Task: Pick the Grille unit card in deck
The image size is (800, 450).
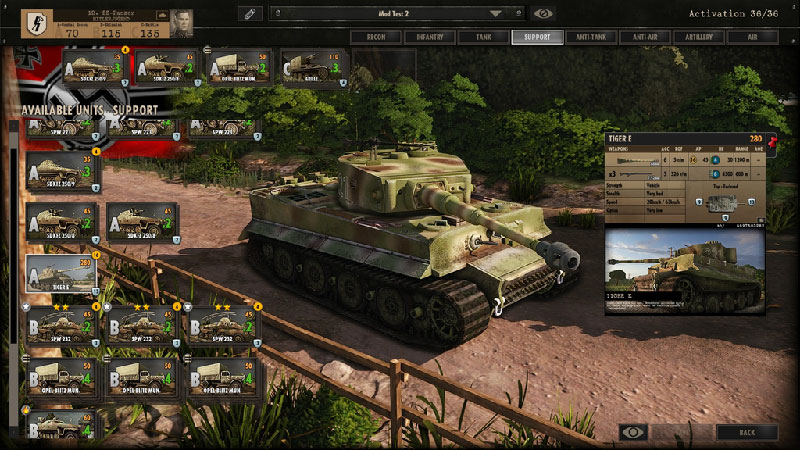Action: [x=313, y=68]
